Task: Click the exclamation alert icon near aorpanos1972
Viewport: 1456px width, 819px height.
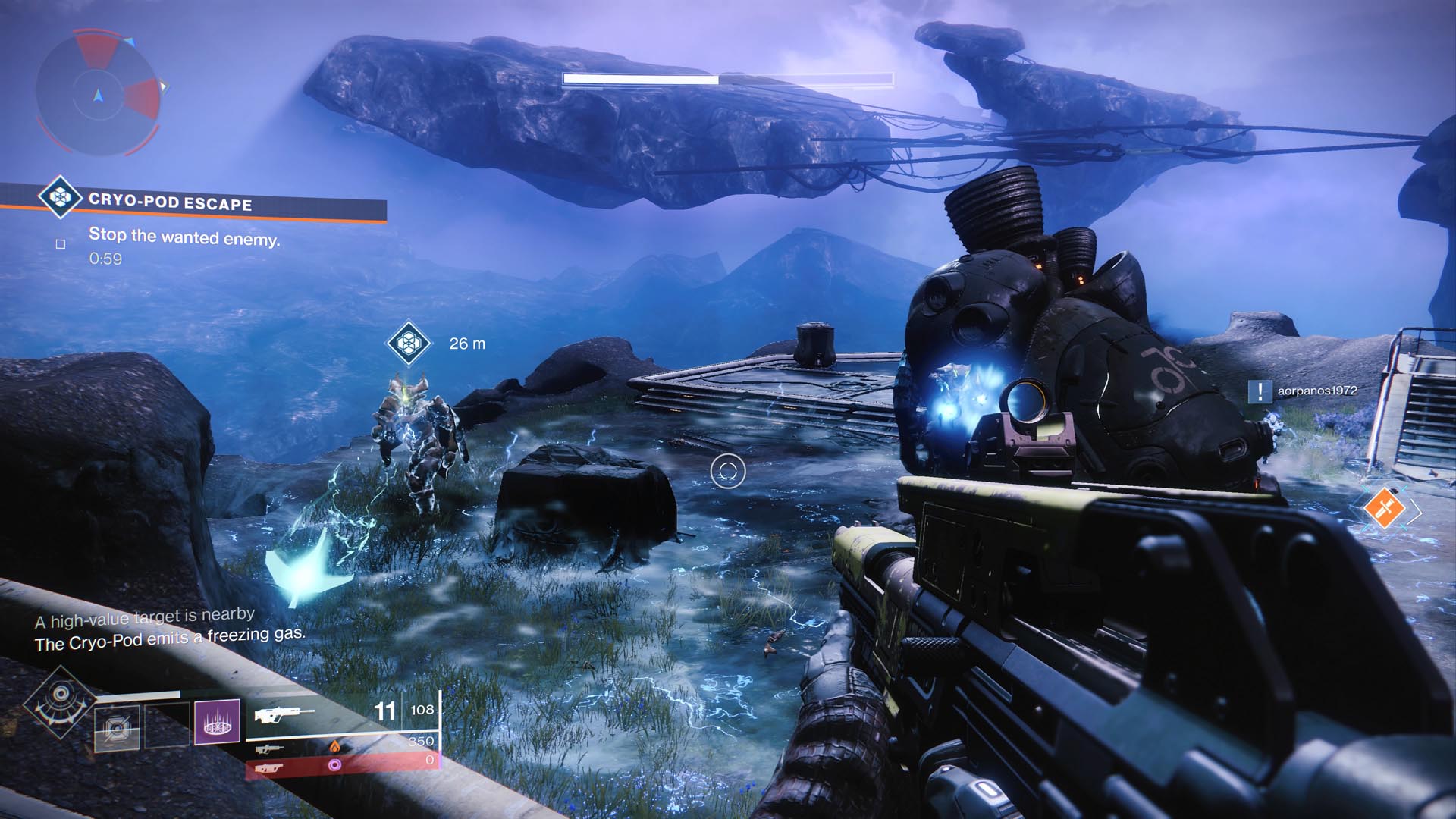Action: tap(1262, 393)
